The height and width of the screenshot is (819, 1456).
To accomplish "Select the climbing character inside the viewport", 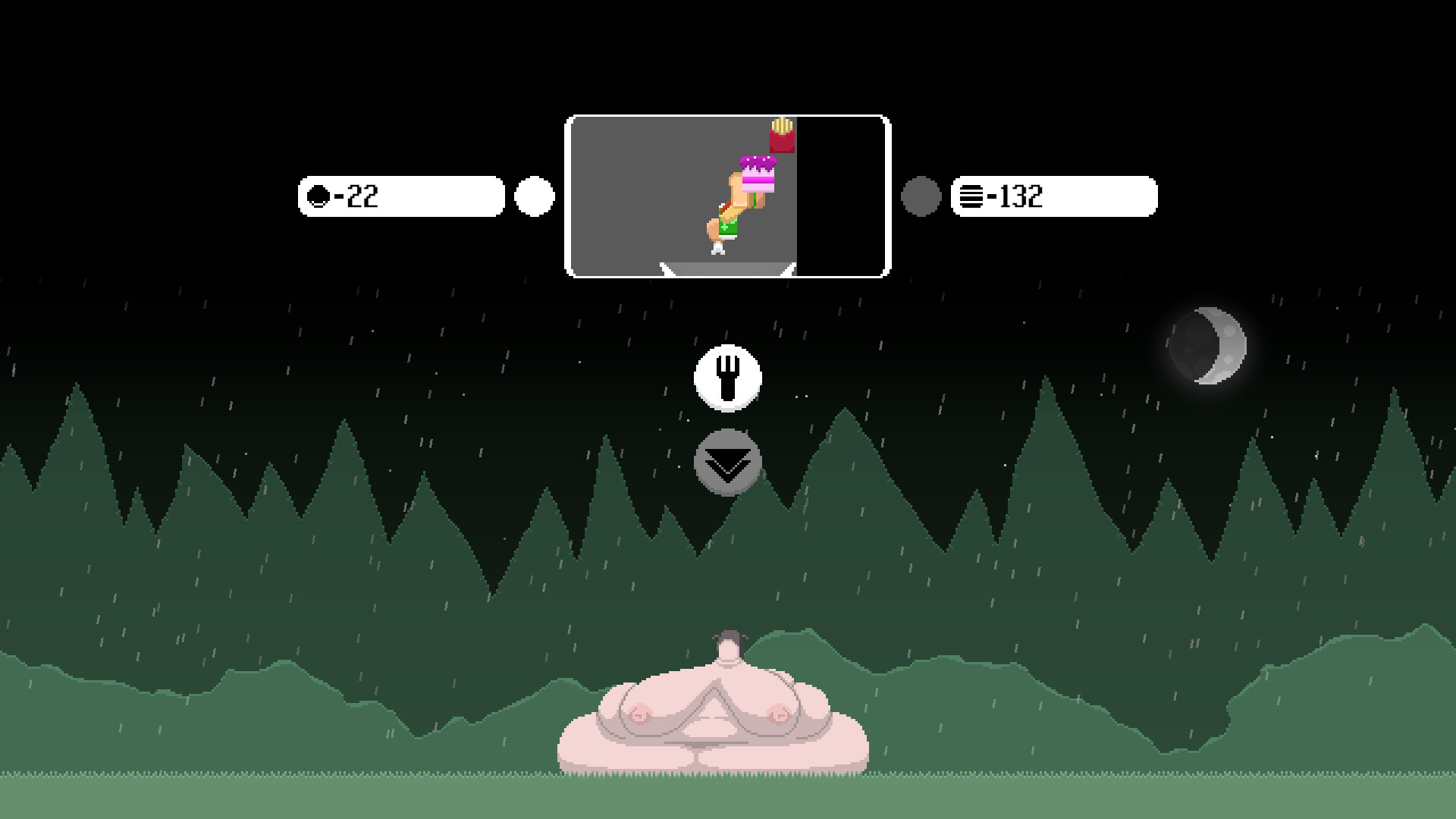I will tap(728, 216).
